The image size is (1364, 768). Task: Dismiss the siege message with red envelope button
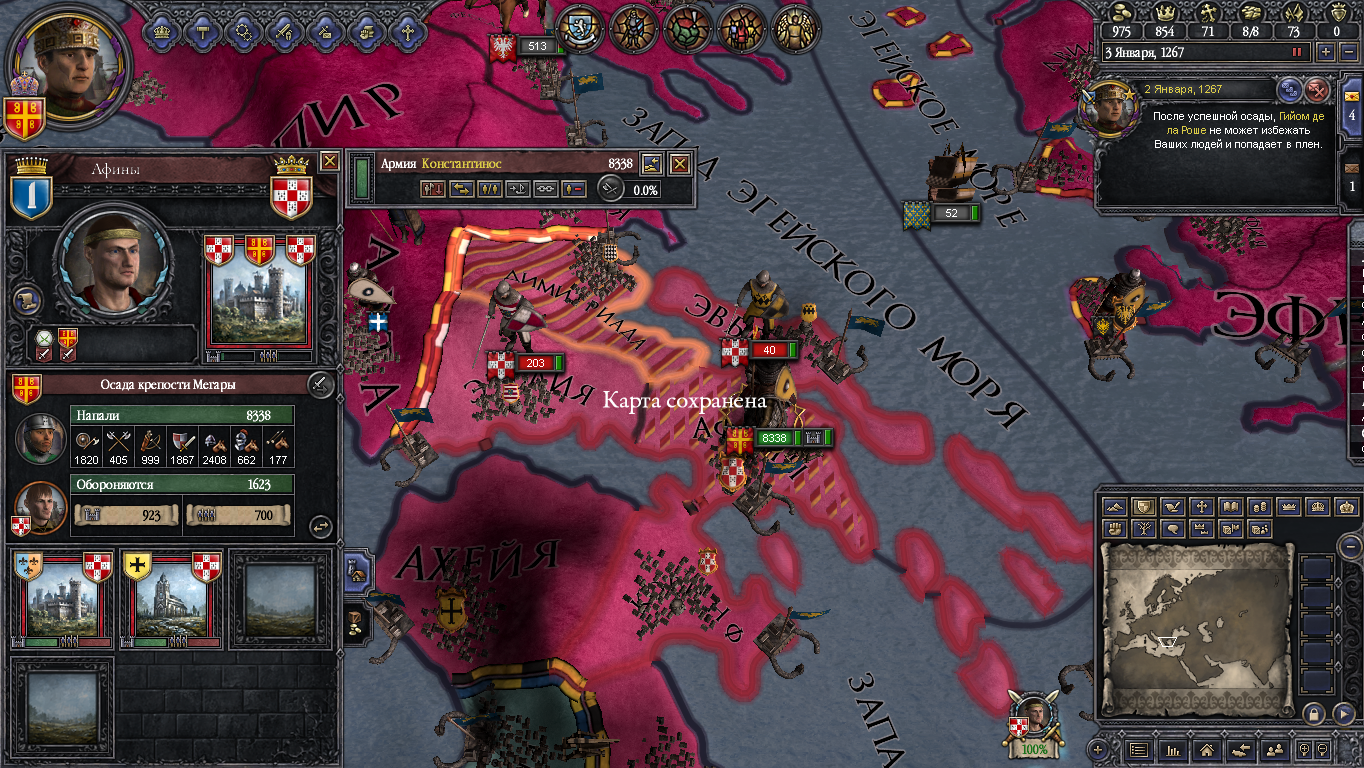1318,90
